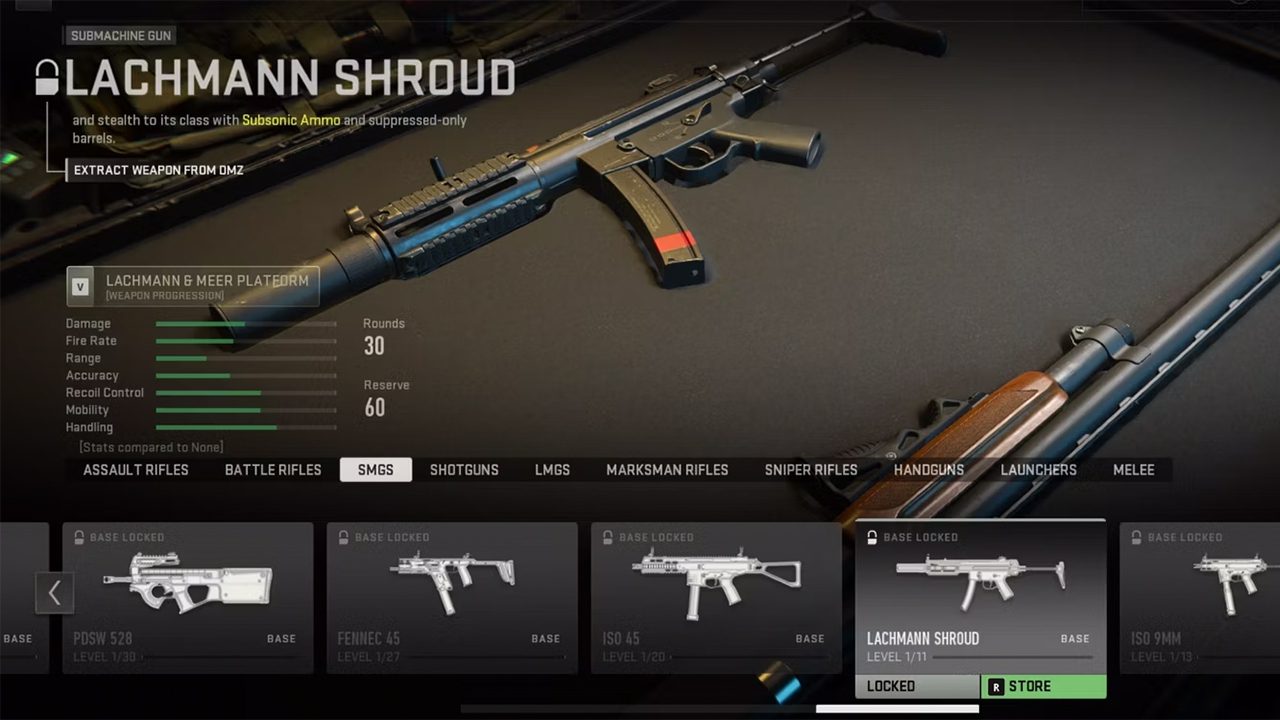Open the Marksman Rifles tab
1280x720 pixels.
667,470
